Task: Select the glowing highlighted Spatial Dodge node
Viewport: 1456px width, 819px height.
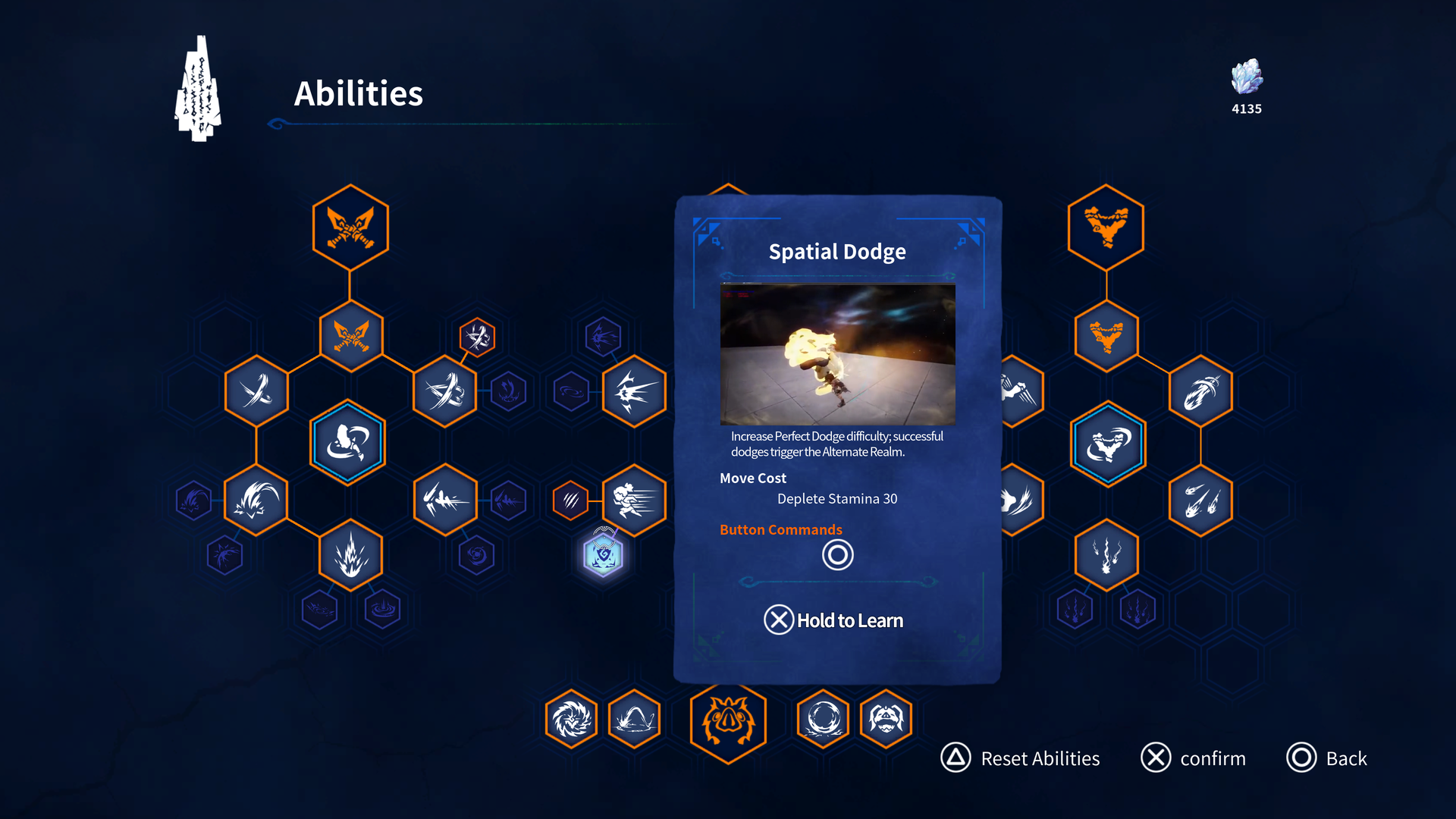Action: tap(604, 555)
